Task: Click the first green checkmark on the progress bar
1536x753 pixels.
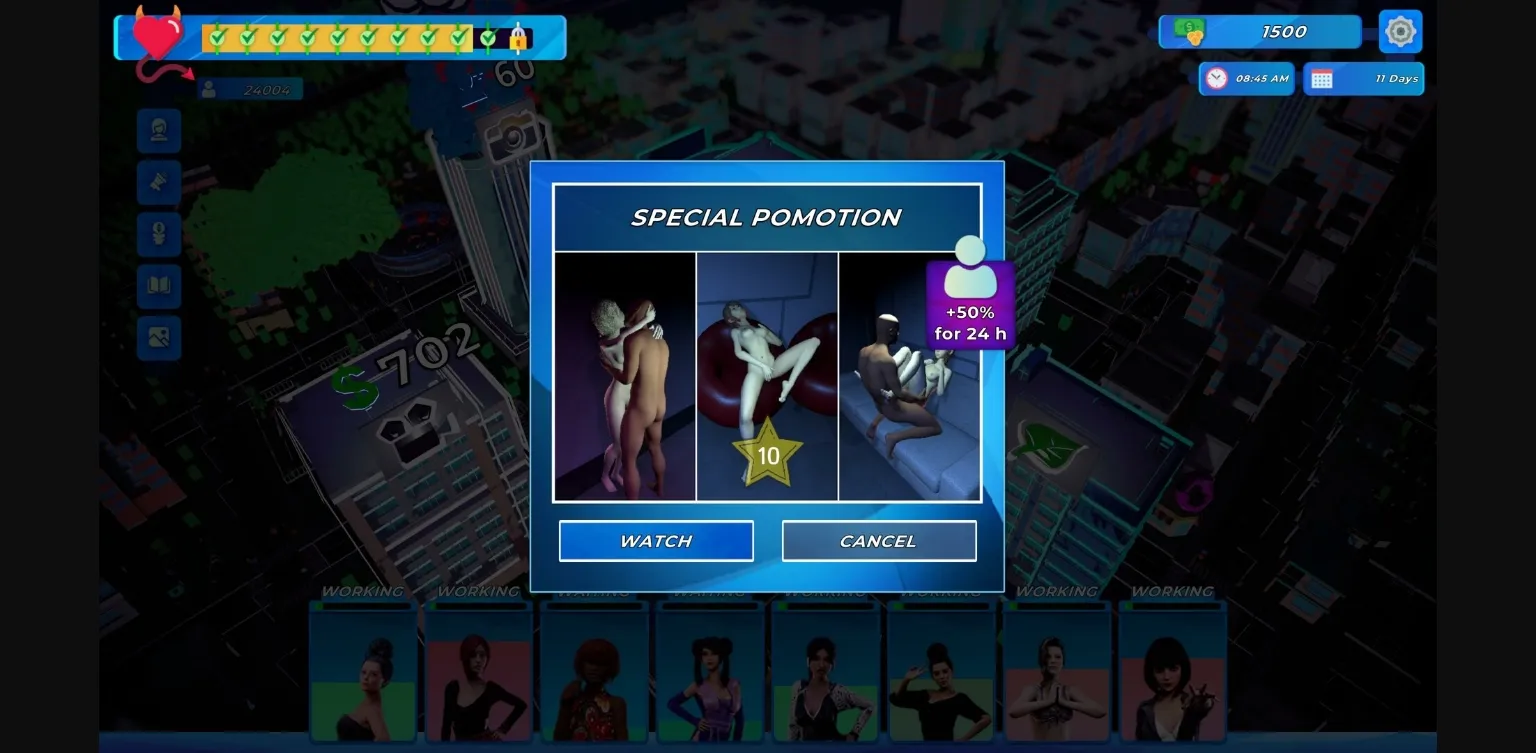Action: [x=215, y=37]
